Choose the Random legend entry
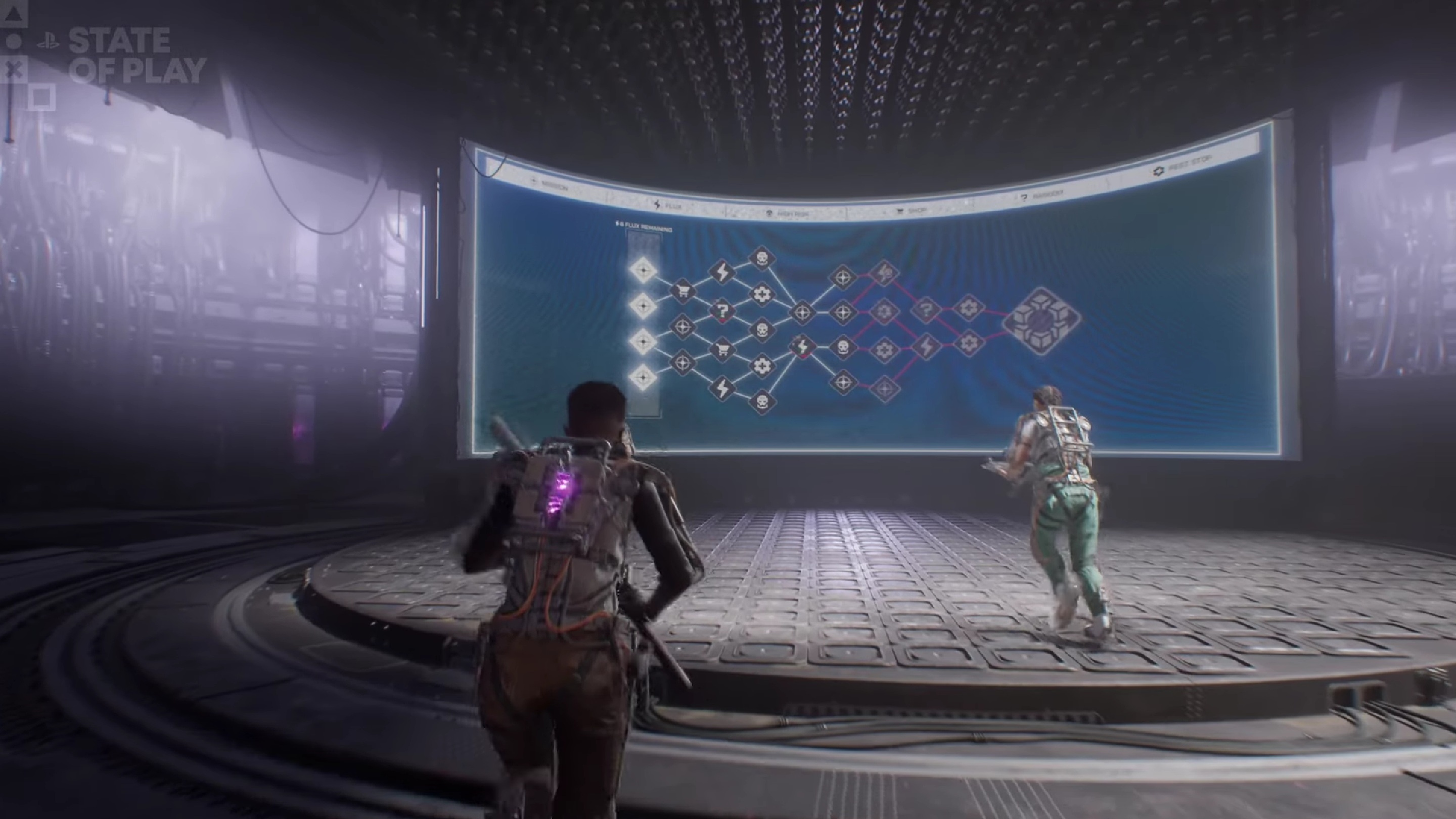 pos(1041,195)
